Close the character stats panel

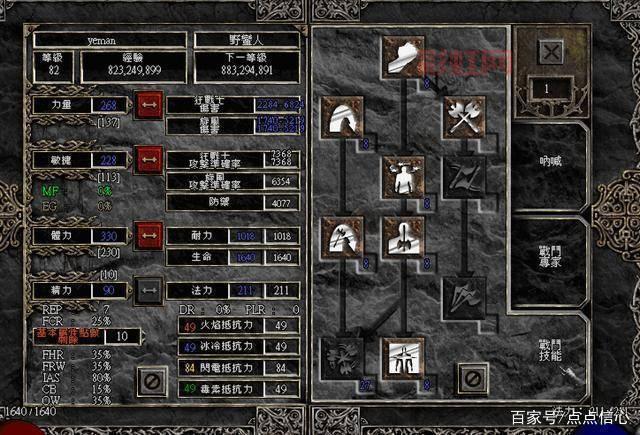pyautogui.click(x=152, y=379)
